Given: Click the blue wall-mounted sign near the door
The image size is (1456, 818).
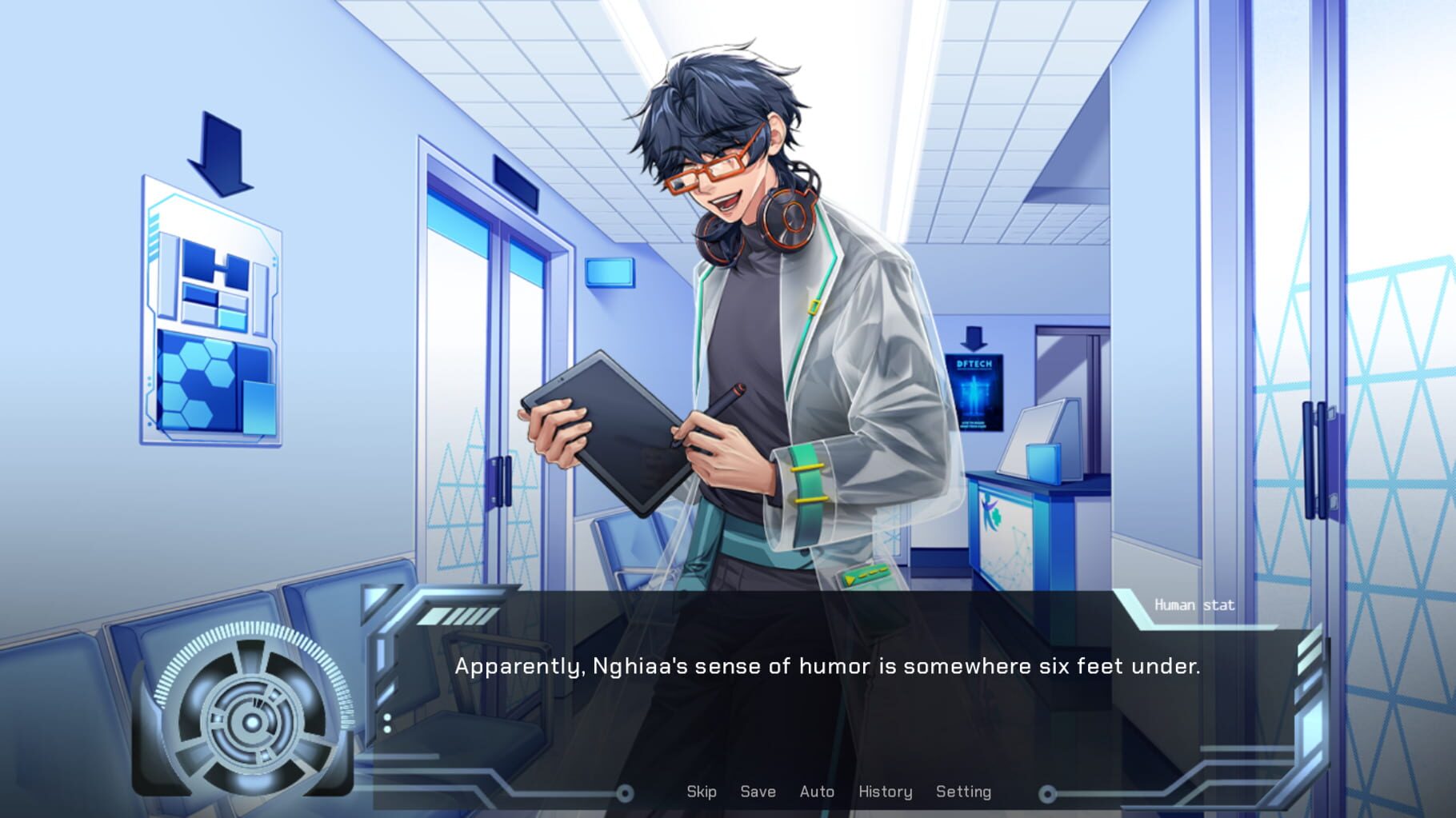Looking at the screenshot, I should click(610, 274).
